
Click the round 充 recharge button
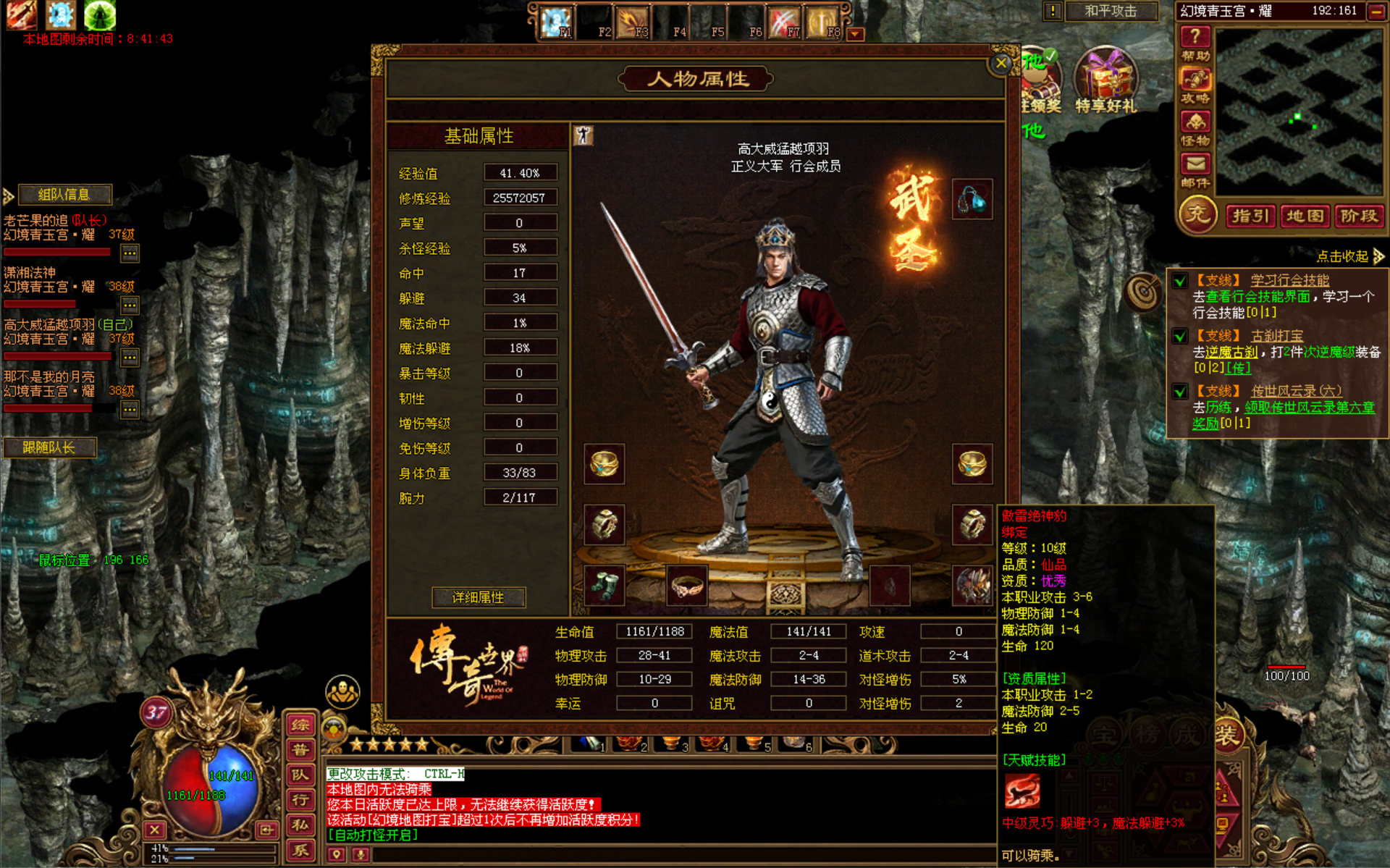point(1197,215)
